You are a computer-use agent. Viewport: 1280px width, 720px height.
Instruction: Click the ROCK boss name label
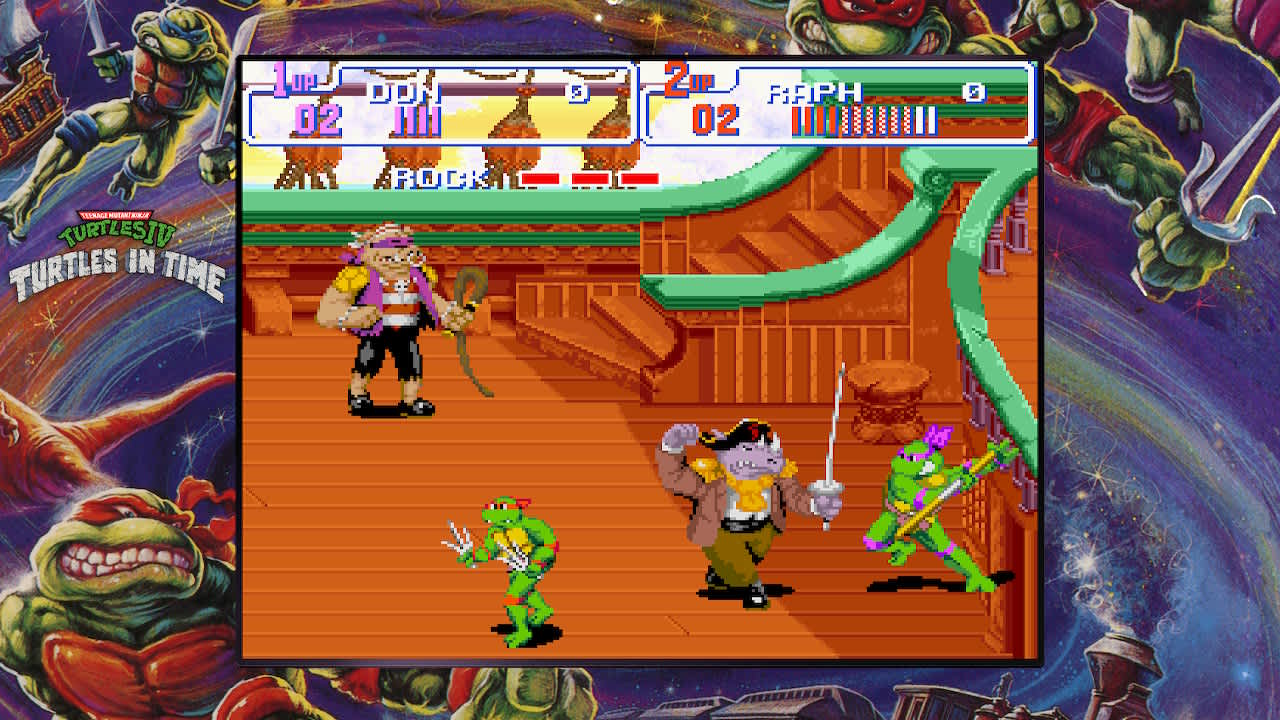coord(441,176)
